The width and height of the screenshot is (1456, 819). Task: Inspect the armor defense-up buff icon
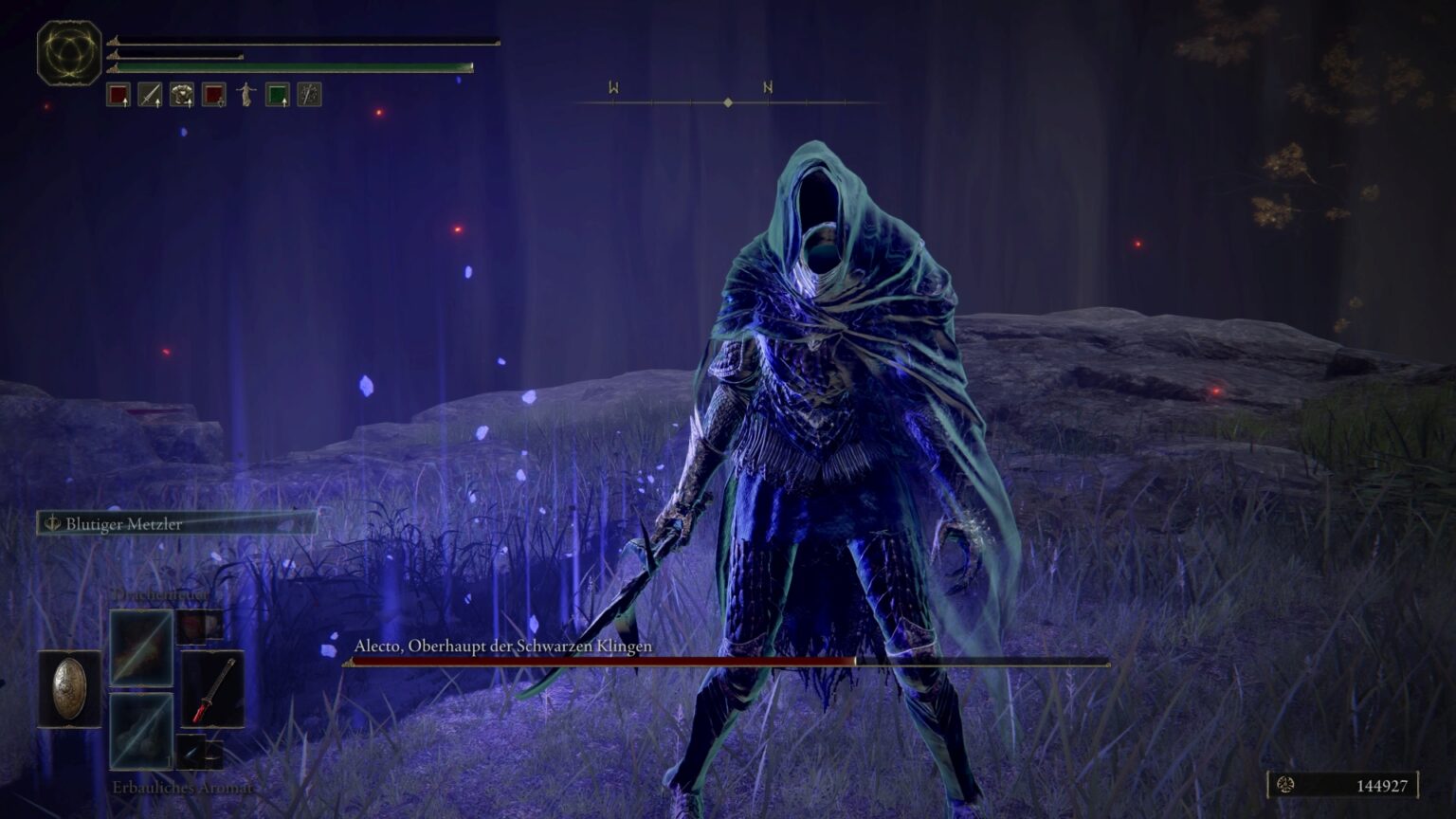pos(182,95)
